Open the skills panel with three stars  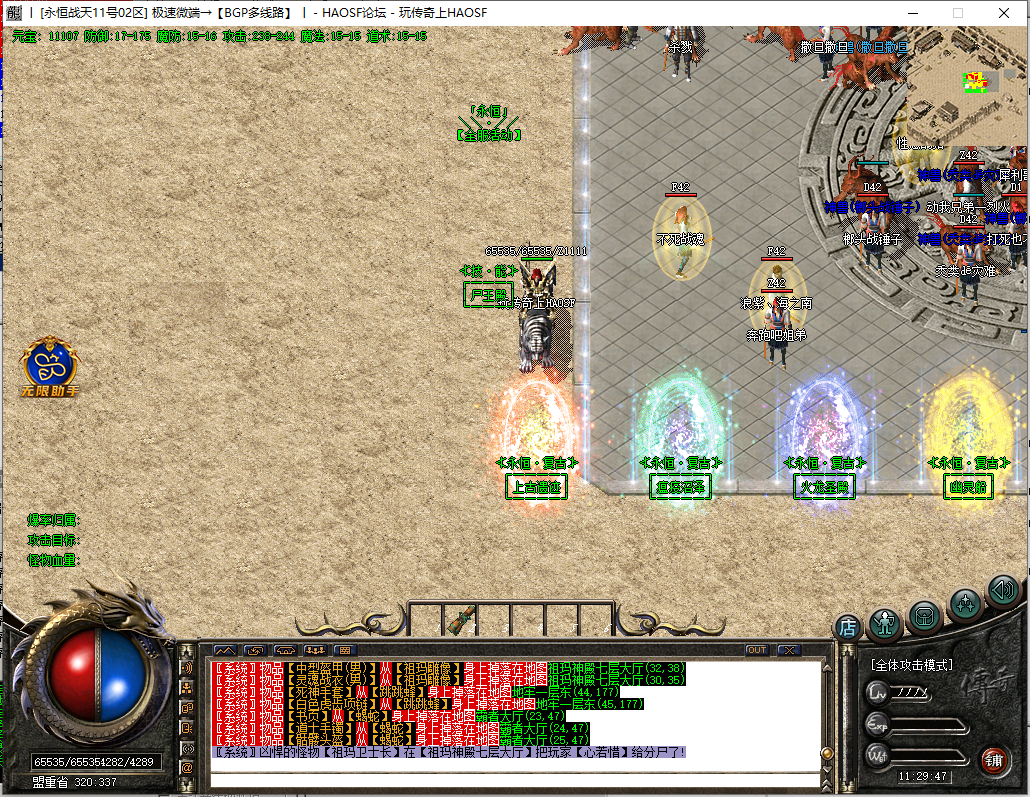(x=966, y=603)
